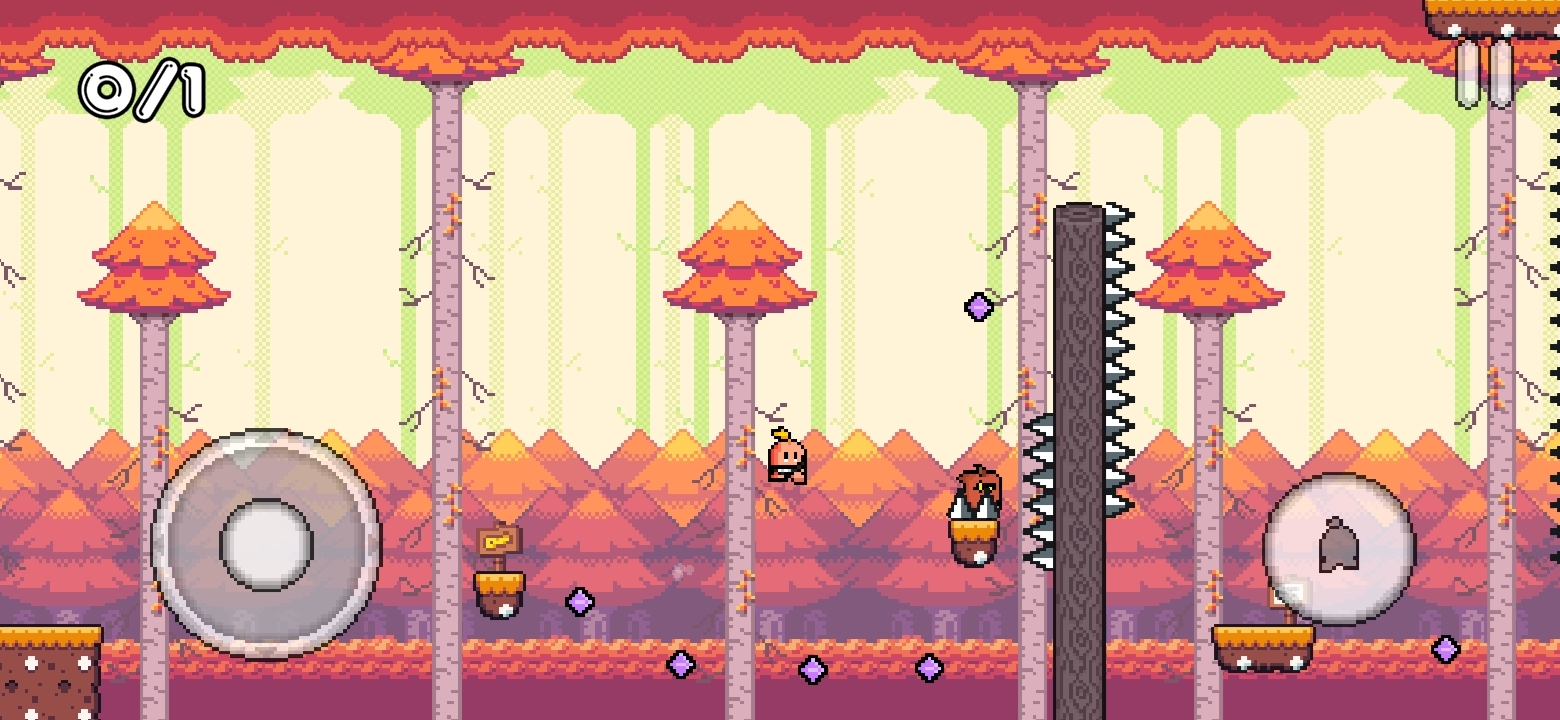Tap the red-haired player character

tap(789, 456)
